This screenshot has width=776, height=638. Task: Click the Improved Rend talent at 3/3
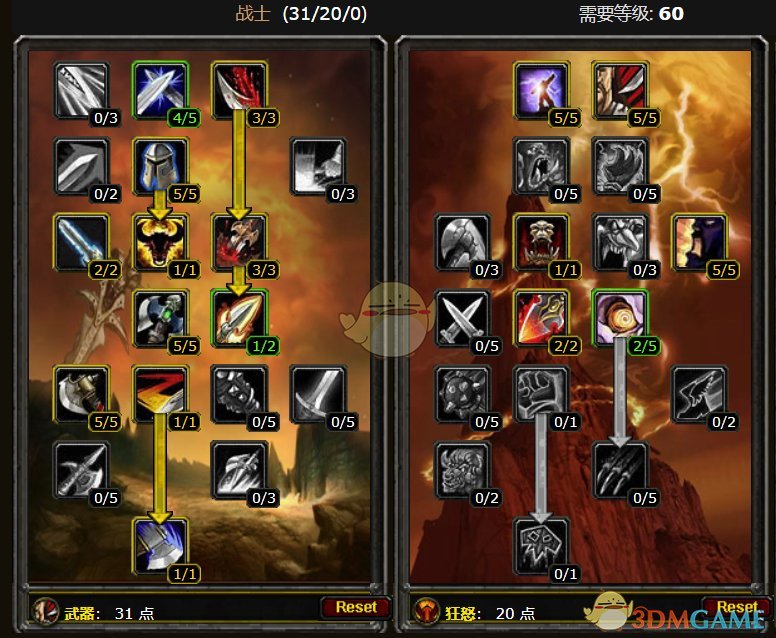239,90
